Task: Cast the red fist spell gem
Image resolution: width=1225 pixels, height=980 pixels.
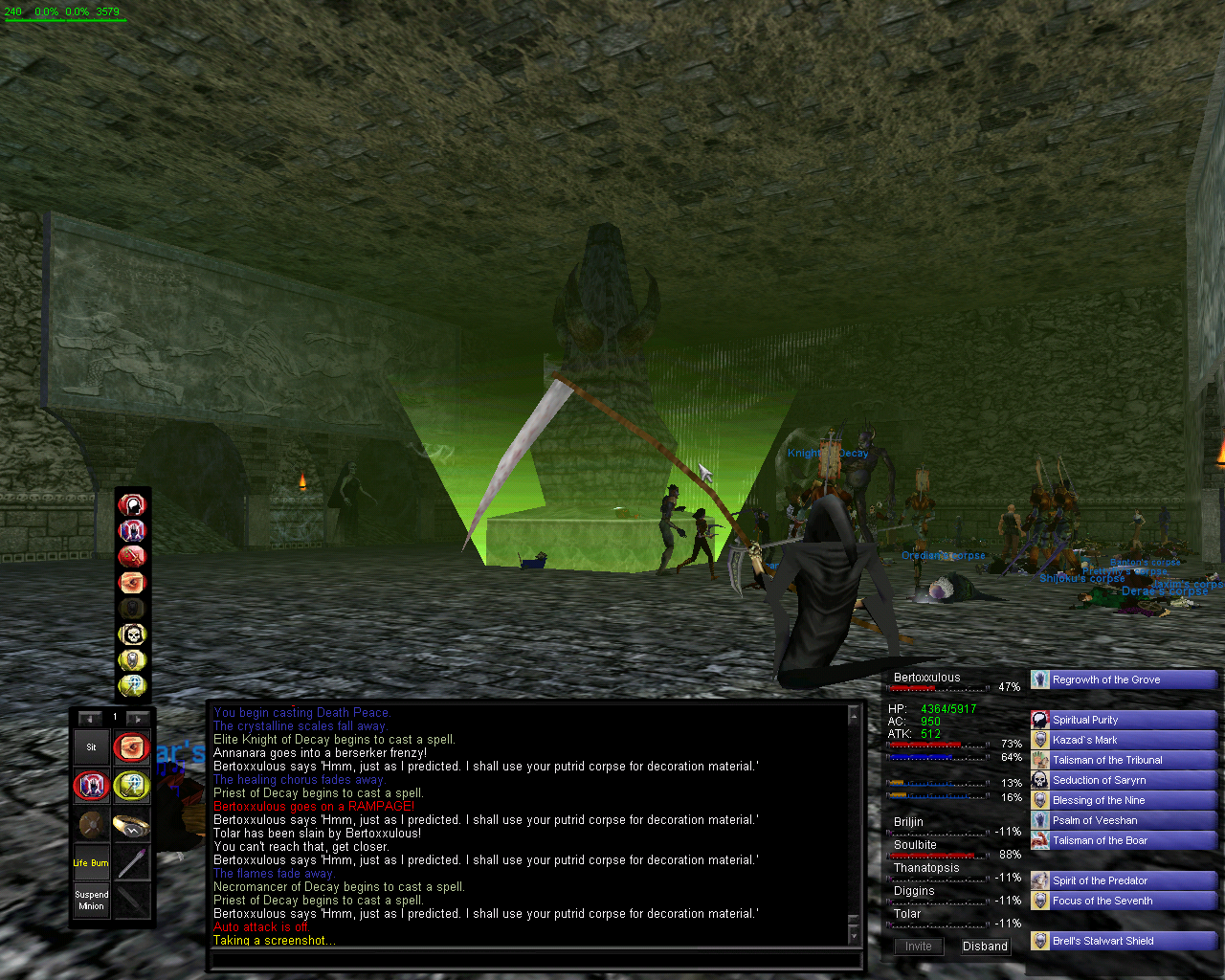Action: tap(131, 530)
